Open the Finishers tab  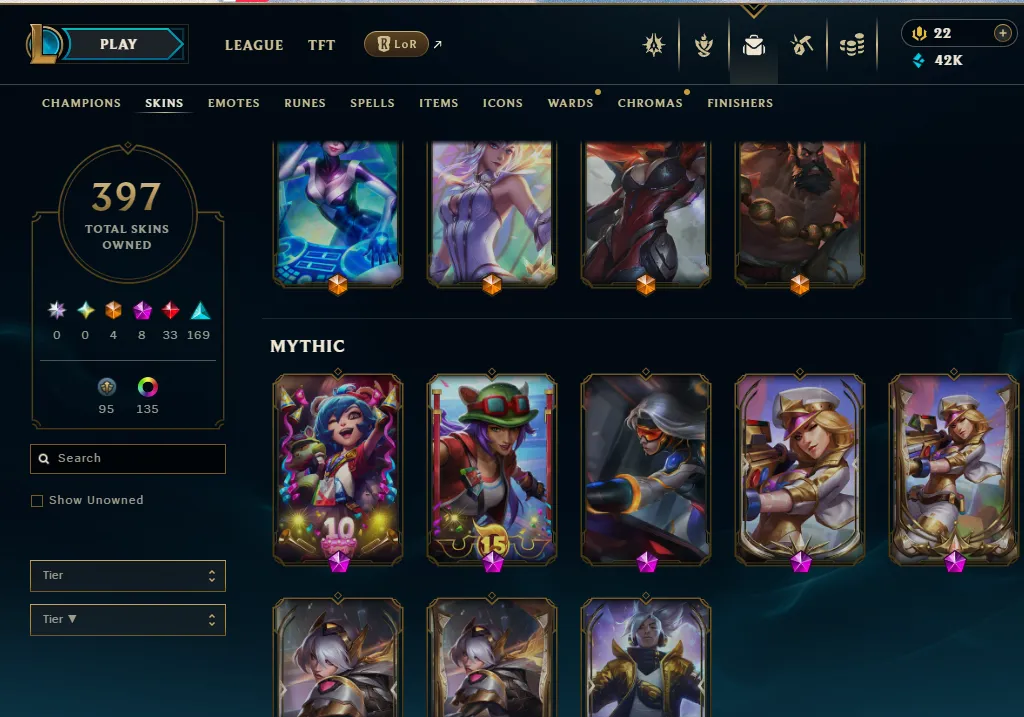740,103
